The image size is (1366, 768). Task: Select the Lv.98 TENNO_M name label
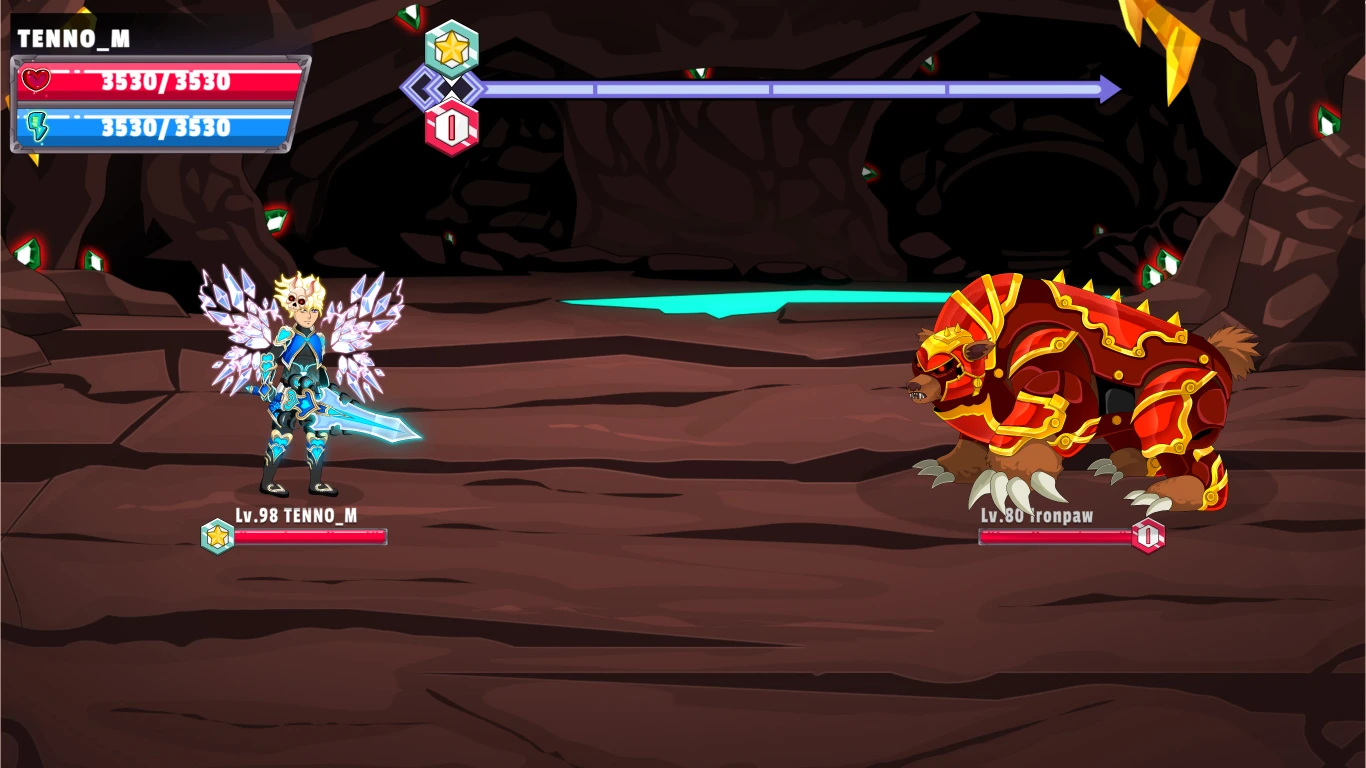(297, 517)
